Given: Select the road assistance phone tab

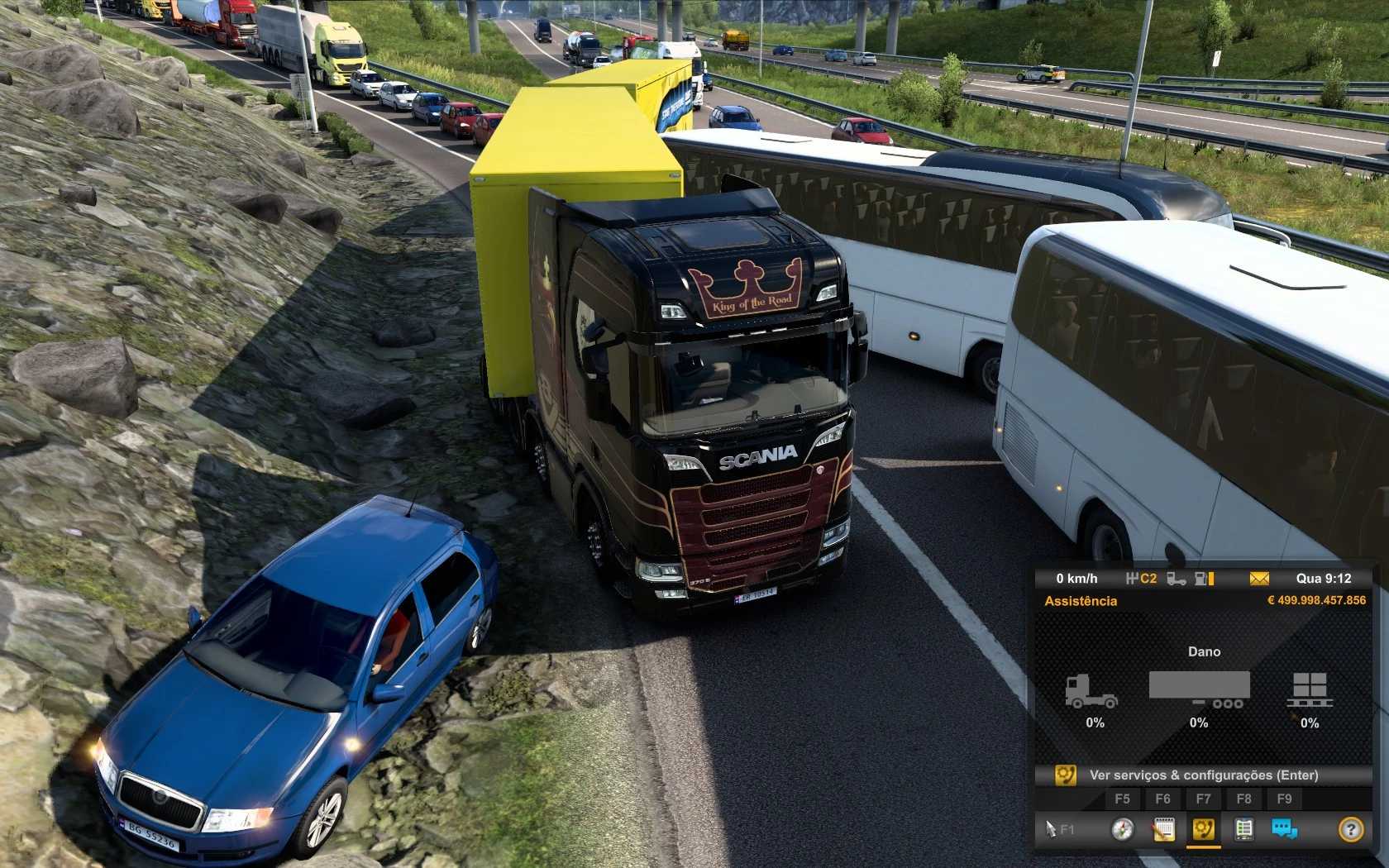Looking at the screenshot, I should coord(1203,829).
